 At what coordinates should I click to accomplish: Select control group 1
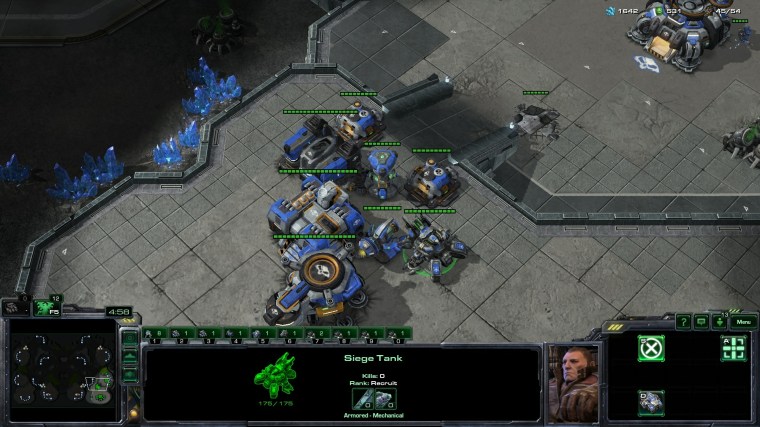tap(155, 334)
